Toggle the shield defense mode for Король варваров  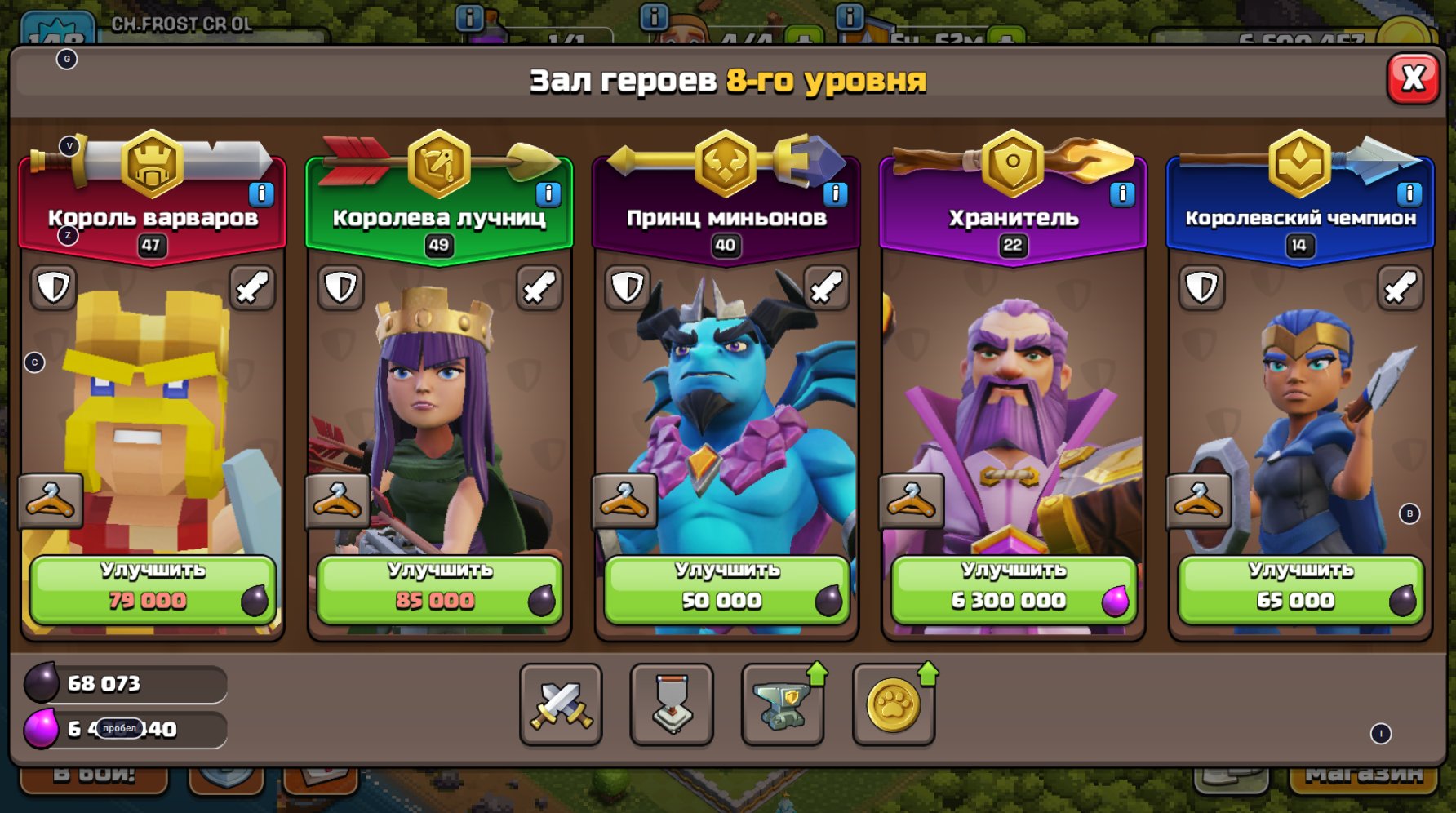click(x=54, y=288)
